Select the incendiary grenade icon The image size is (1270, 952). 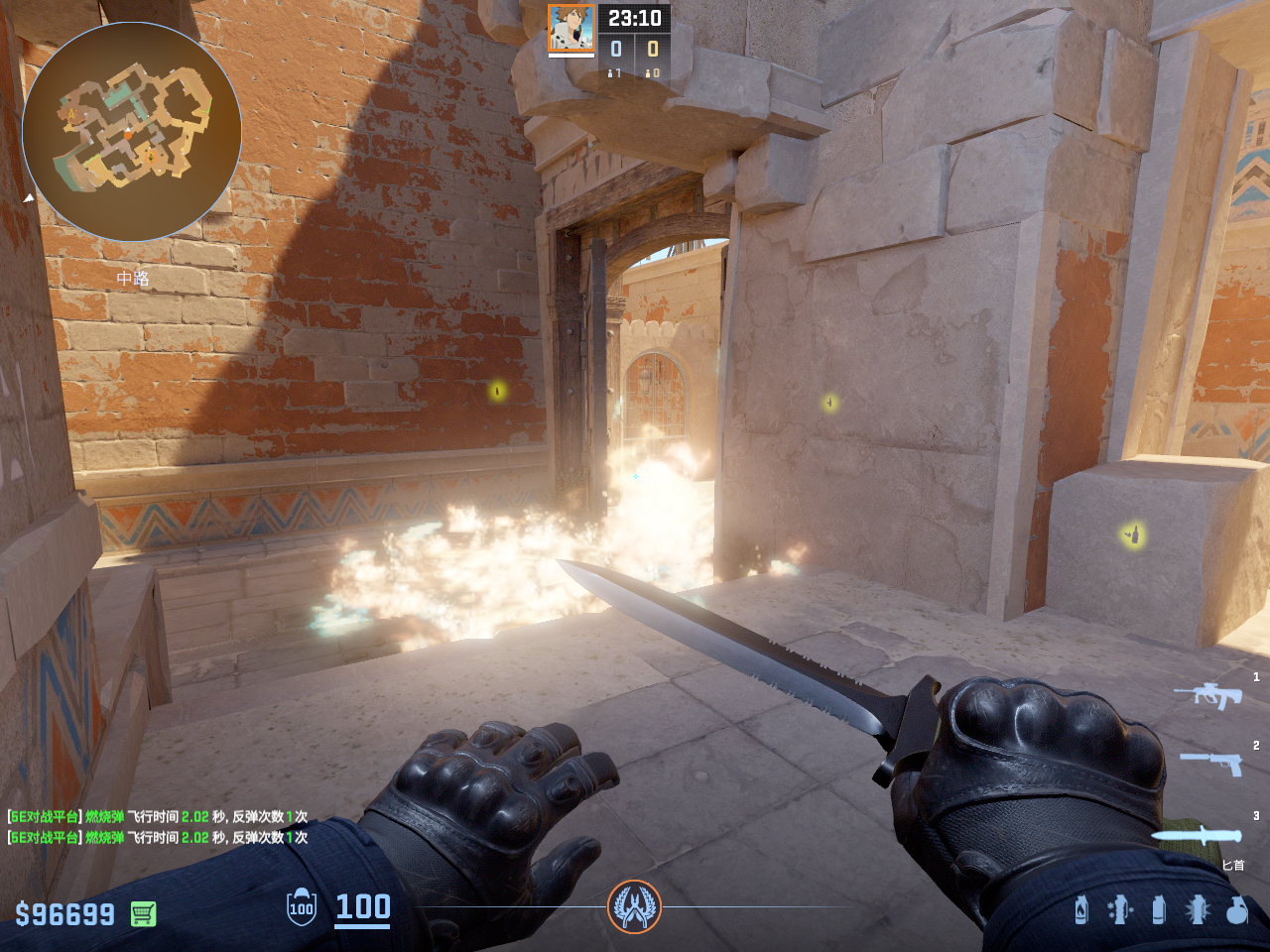[x=1081, y=909]
